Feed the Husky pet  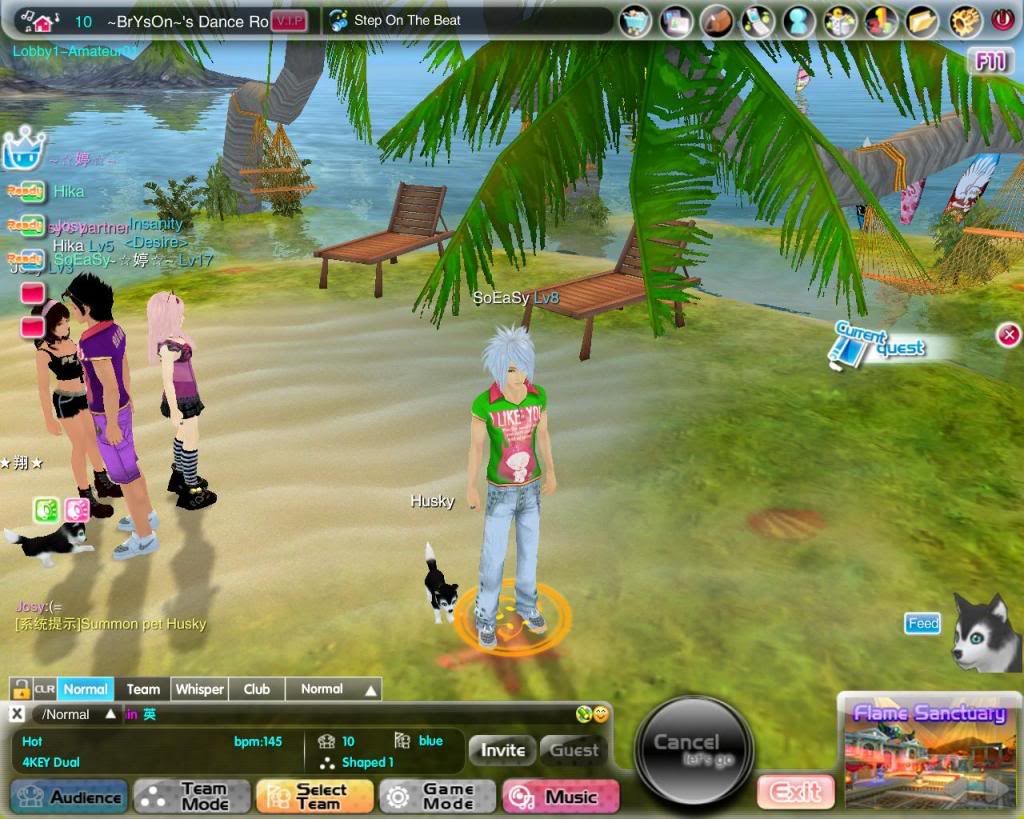[x=923, y=624]
